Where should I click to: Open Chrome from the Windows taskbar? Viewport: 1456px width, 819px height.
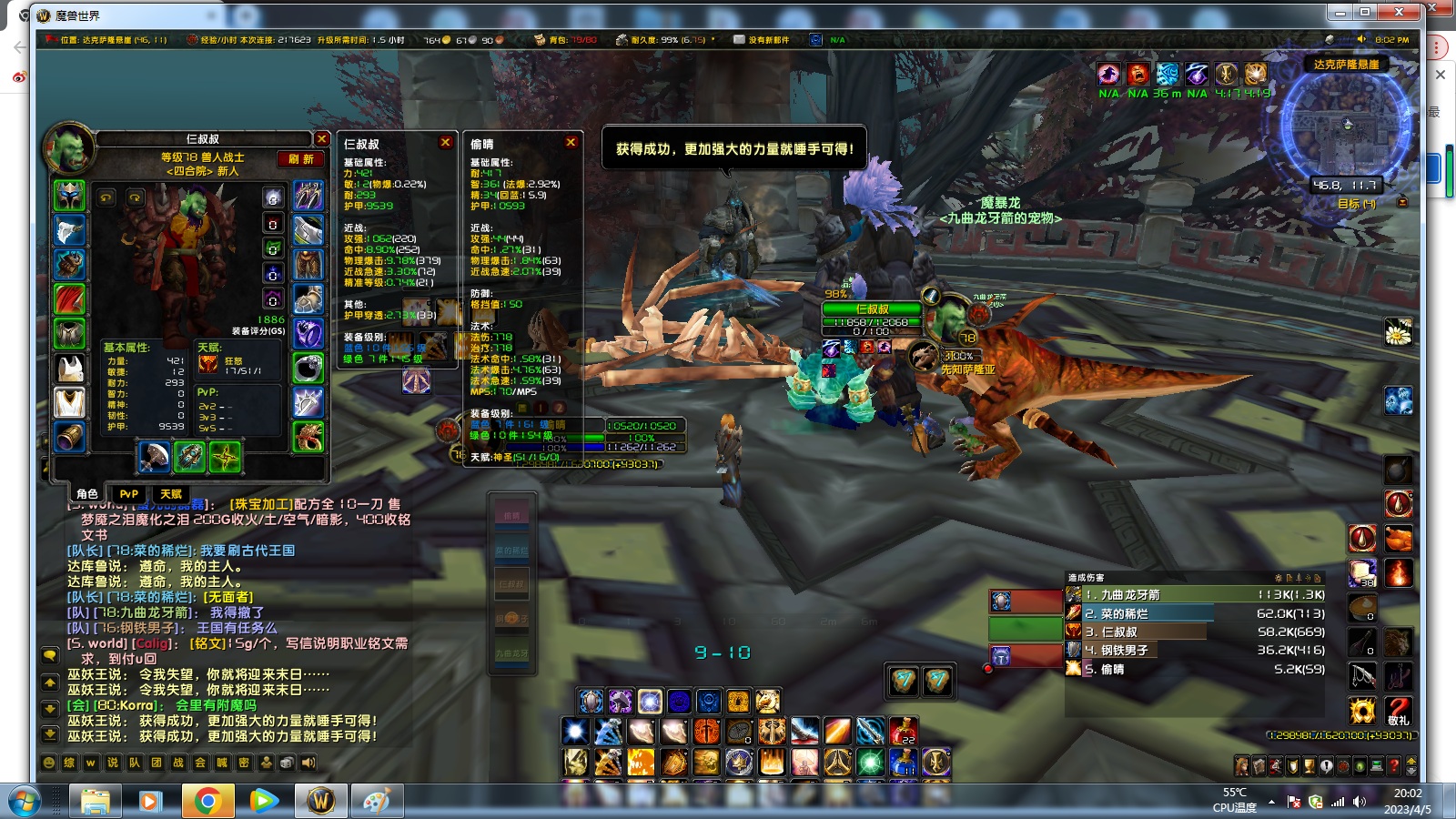pos(207,801)
